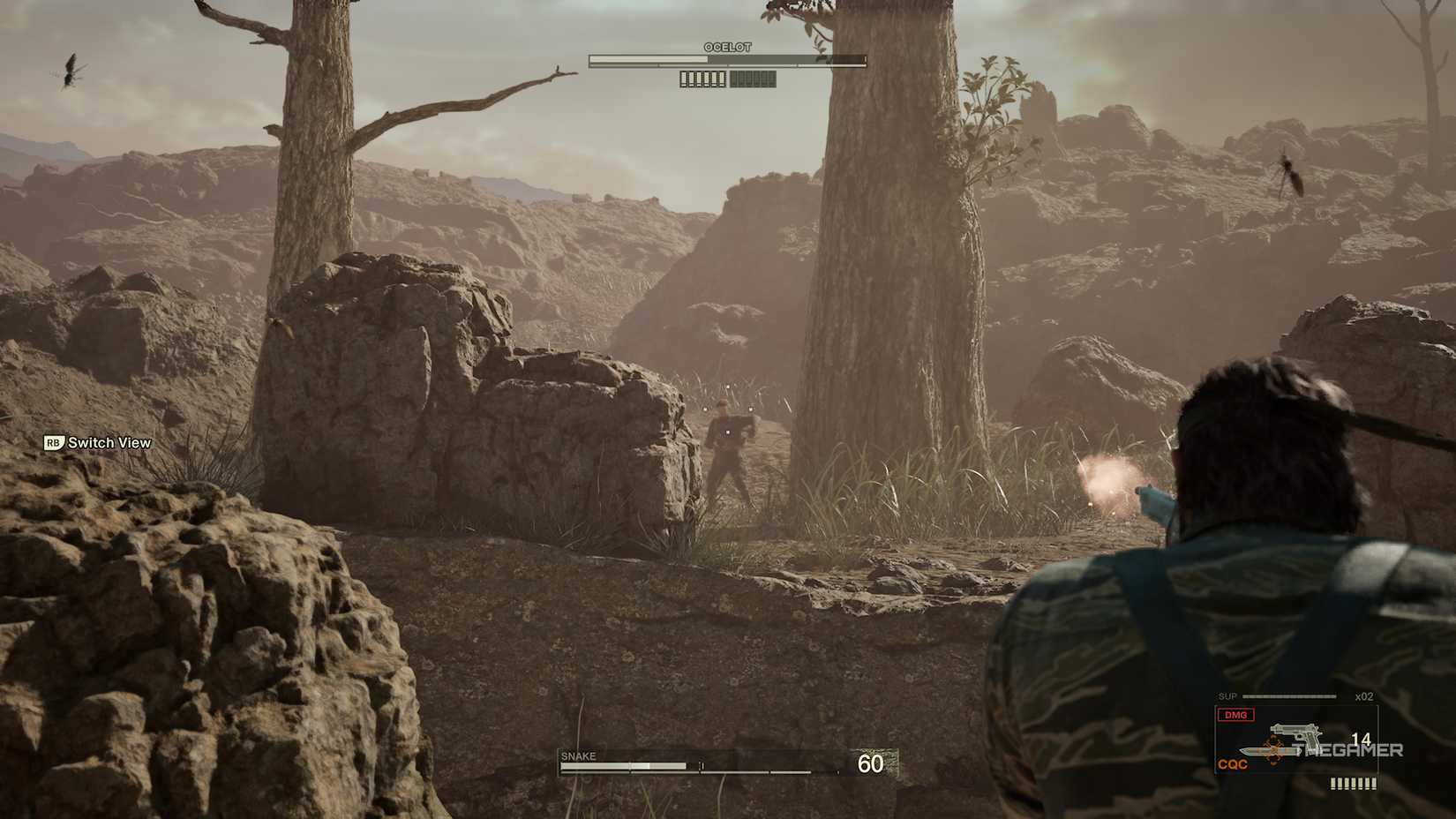
Task: Toggle the first ammo pip below the weapon box
Action: coord(1332,783)
